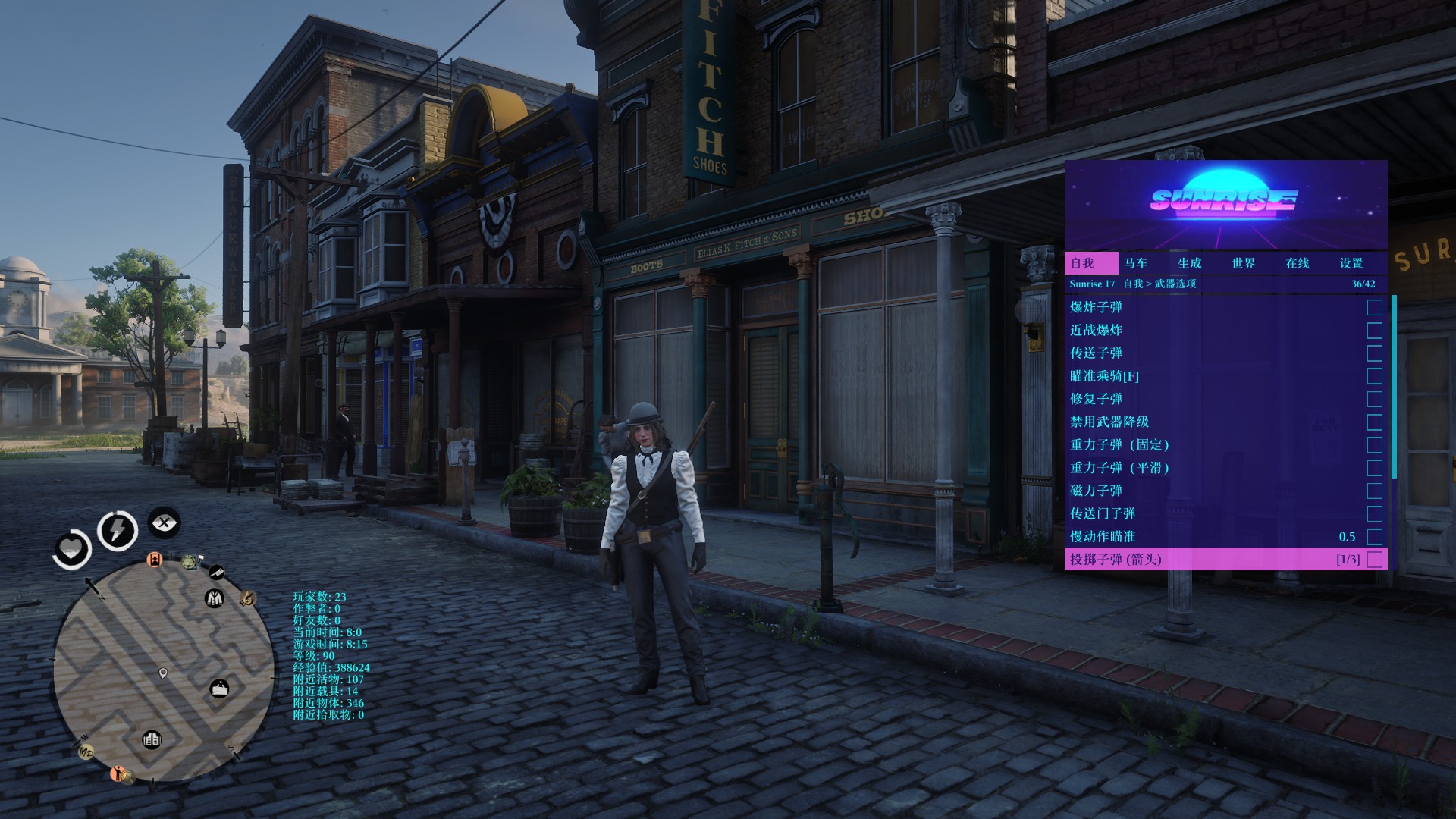Toggle the 近战爆炸 option
Screen dimensions: 1456x819
(x=1374, y=331)
